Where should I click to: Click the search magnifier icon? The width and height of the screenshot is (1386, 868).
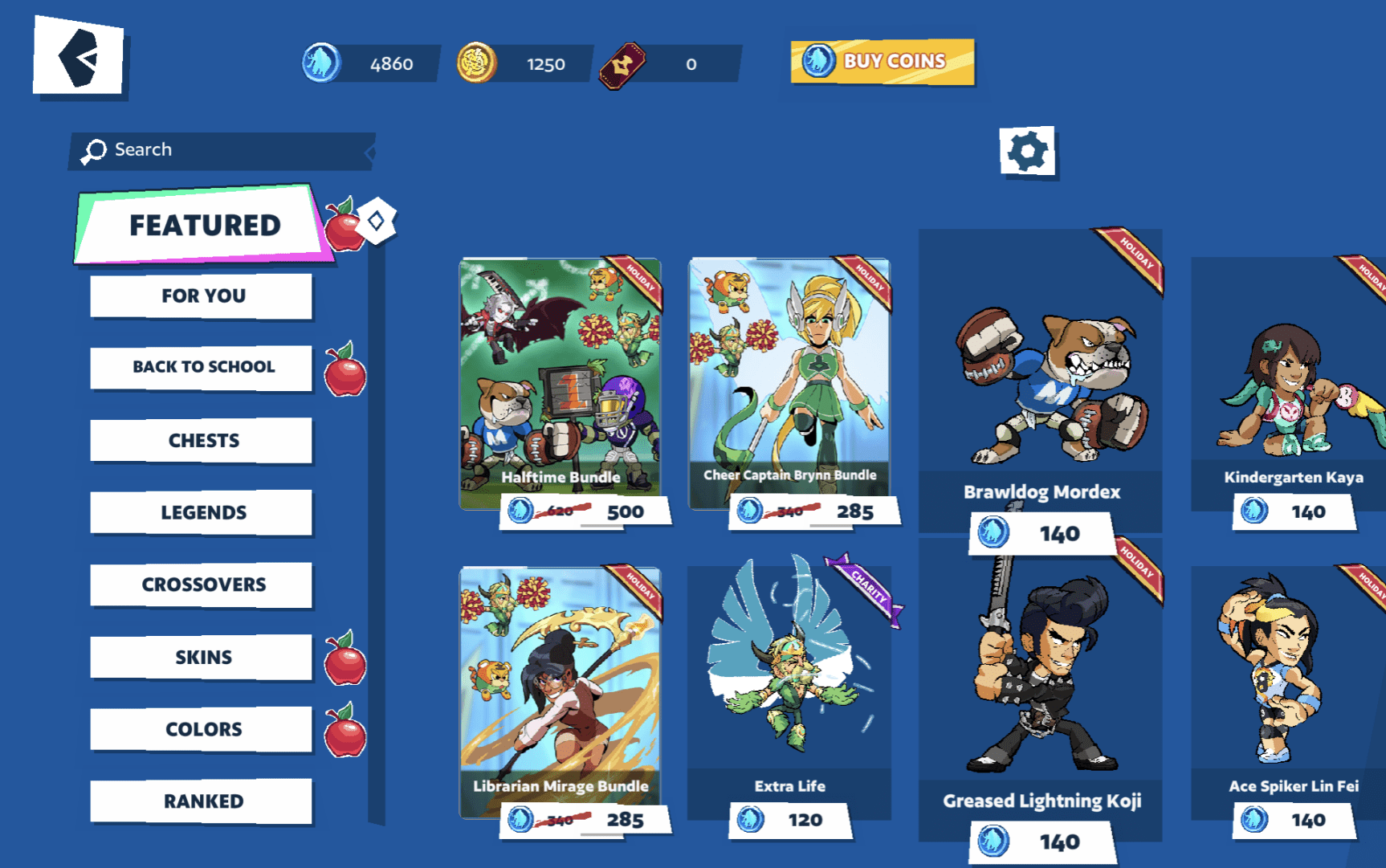coord(94,149)
